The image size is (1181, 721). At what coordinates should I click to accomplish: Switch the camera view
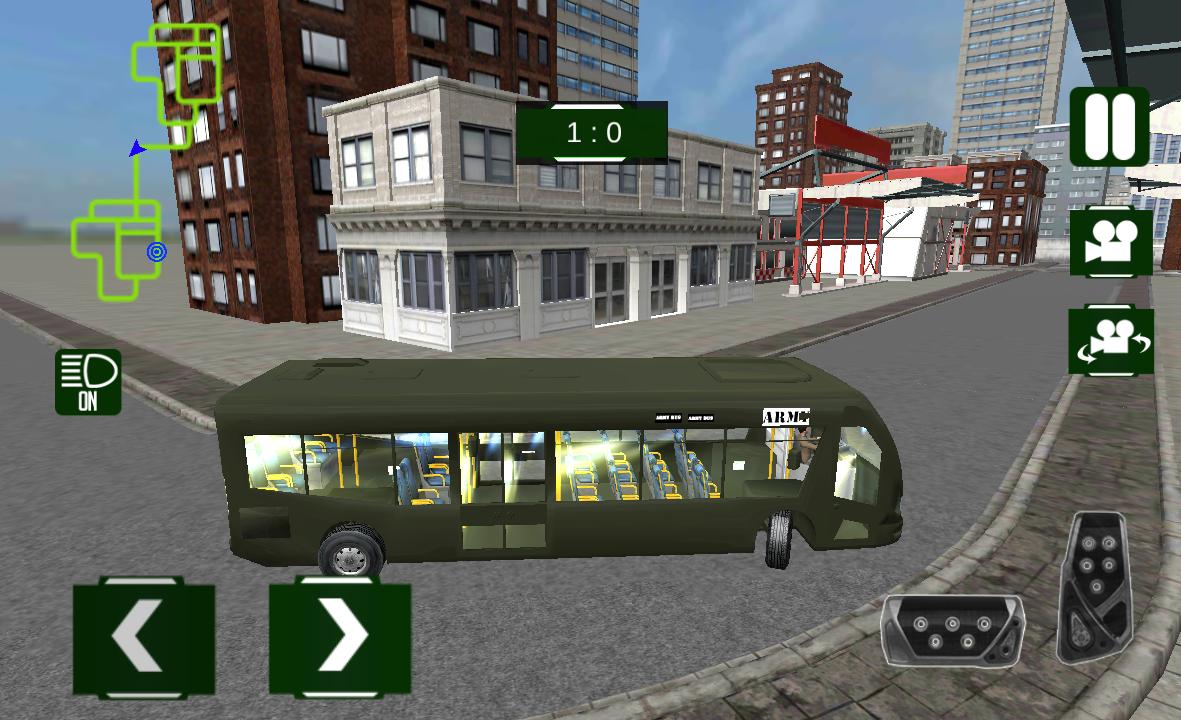1110,241
